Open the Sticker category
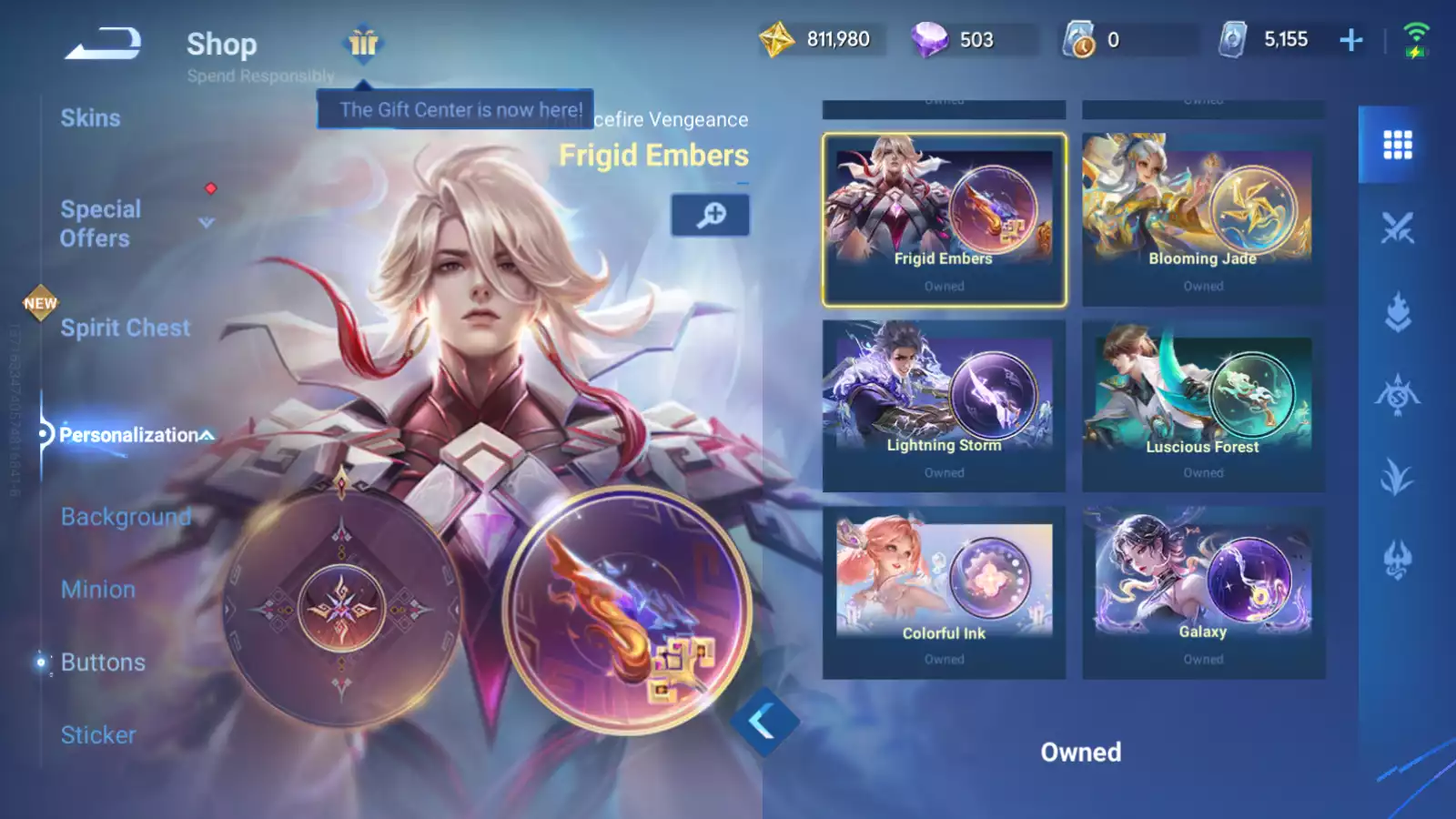Screen dimensions: 1456x819 click(x=98, y=735)
